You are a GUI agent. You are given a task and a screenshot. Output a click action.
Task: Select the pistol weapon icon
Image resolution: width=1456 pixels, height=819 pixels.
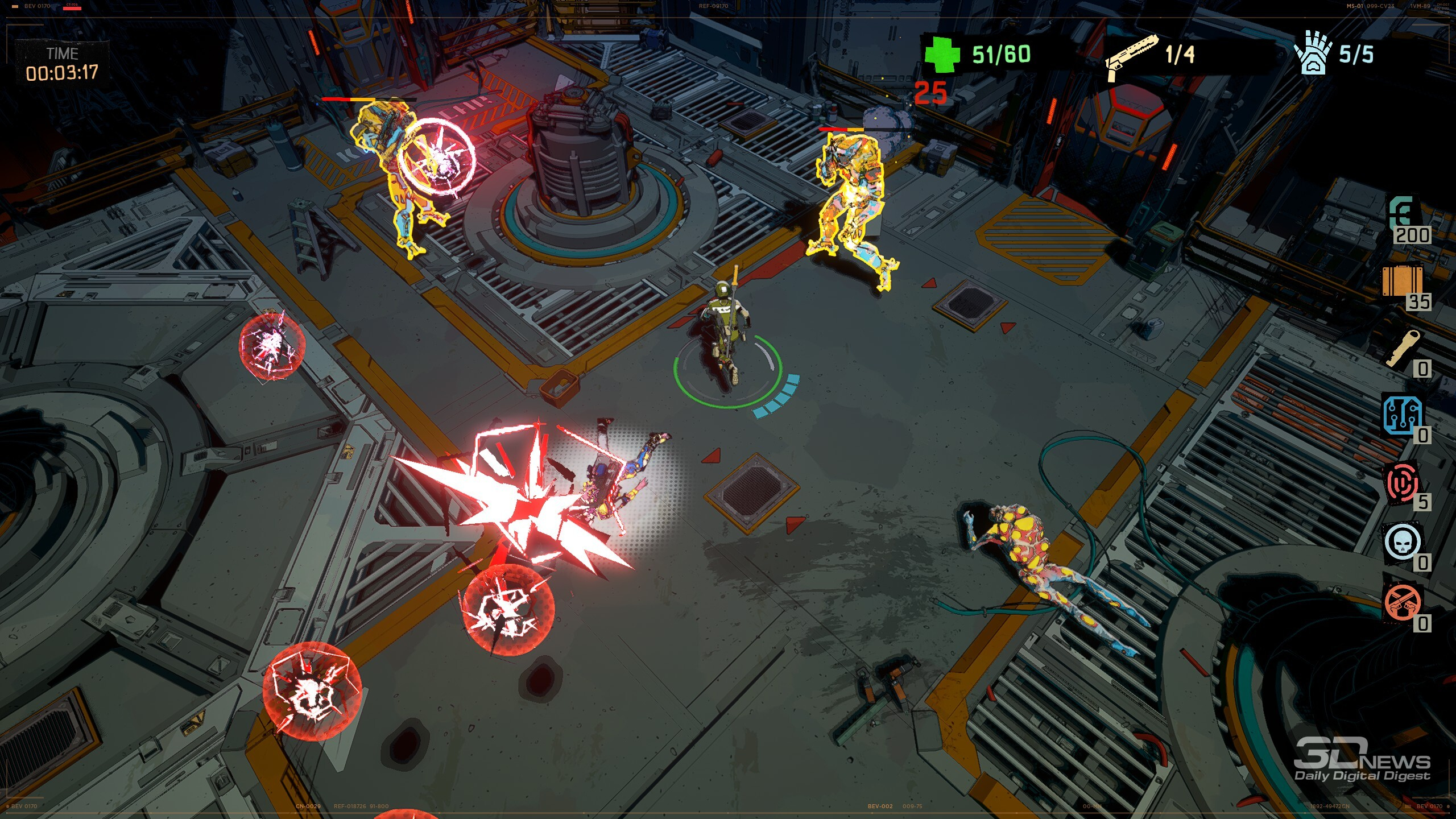[1131, 56]
